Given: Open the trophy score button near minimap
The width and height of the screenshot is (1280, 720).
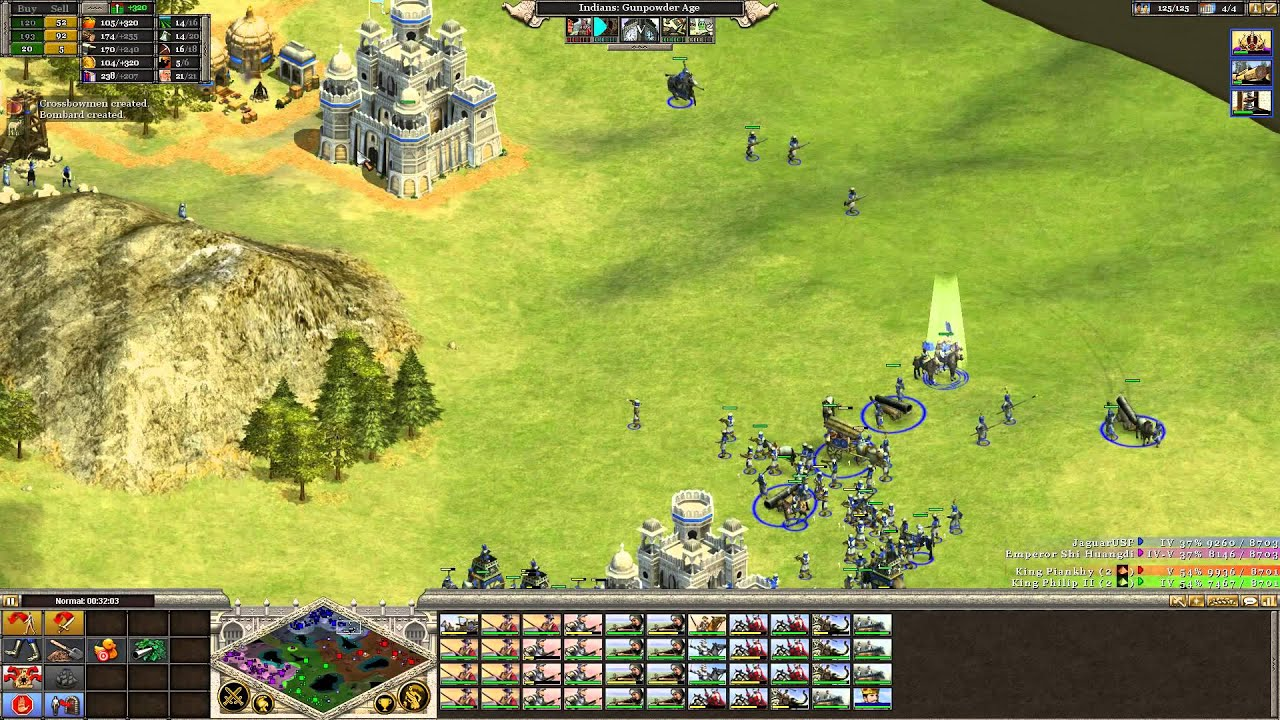Looking at the screenshot, I should (384, 705).
